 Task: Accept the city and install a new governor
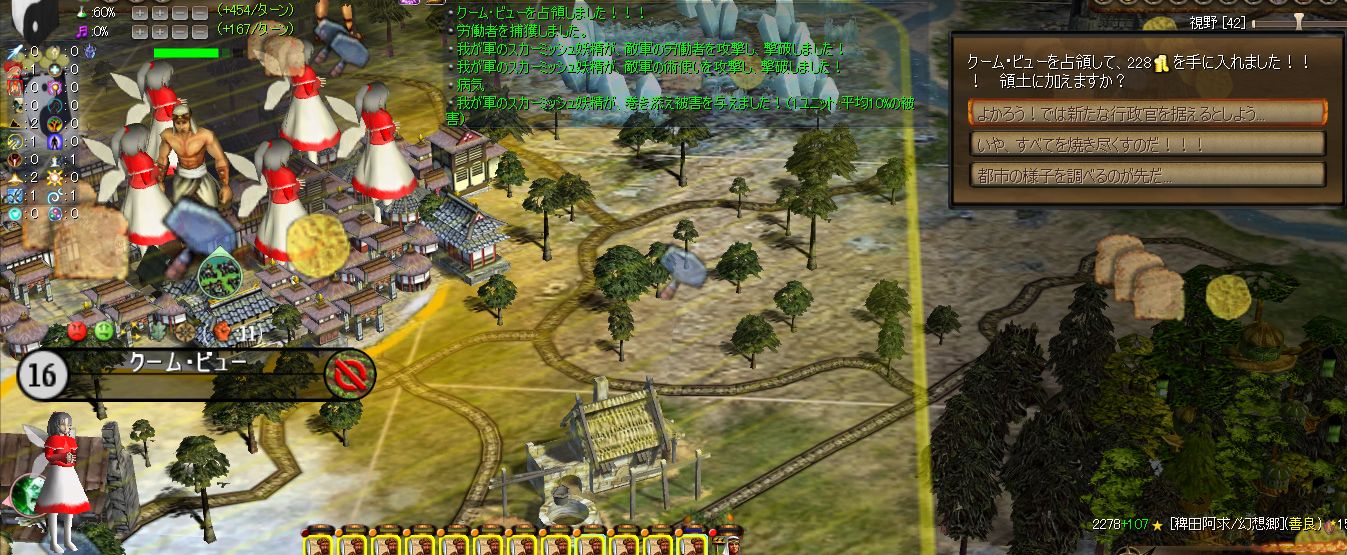[x=1147, y=113]
